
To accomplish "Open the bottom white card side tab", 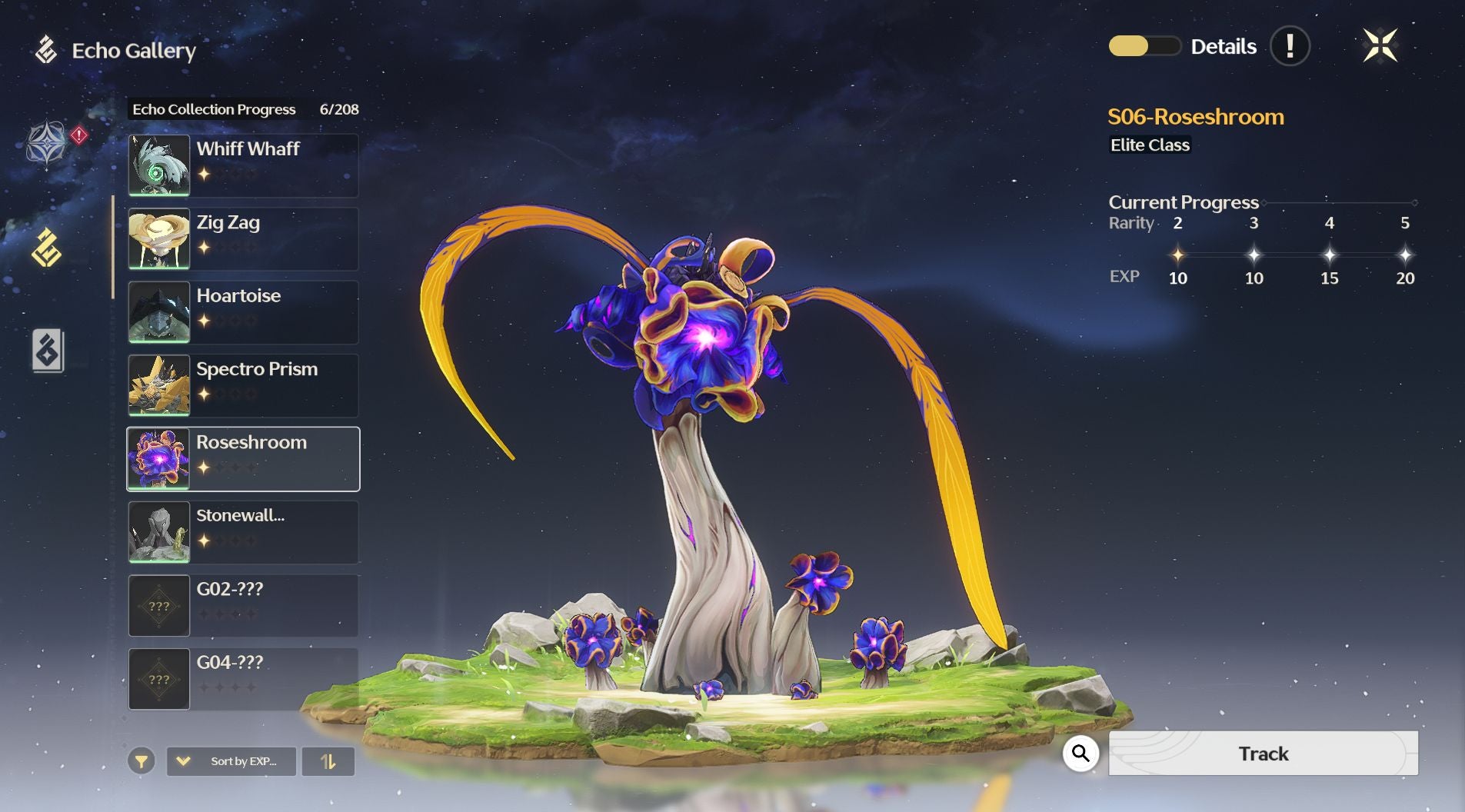I will 48,351.
